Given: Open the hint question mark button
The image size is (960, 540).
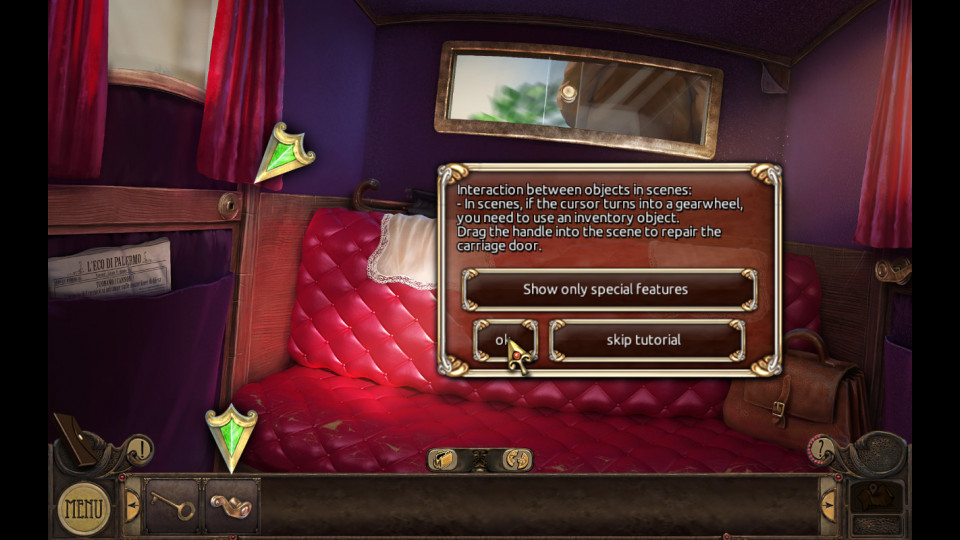Looking at the screenshot, I should 822,447.
